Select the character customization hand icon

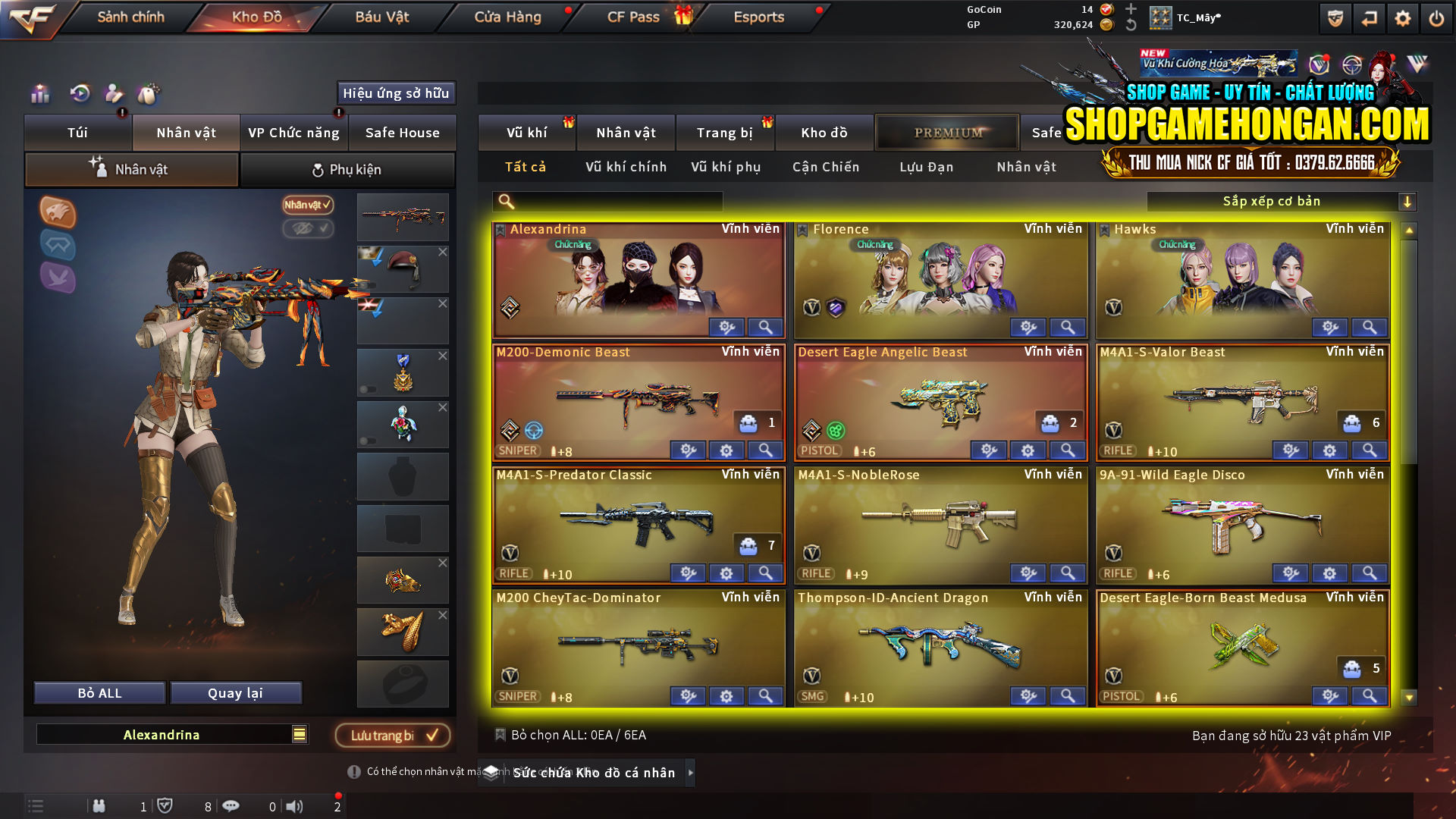(x=114, y=93)
